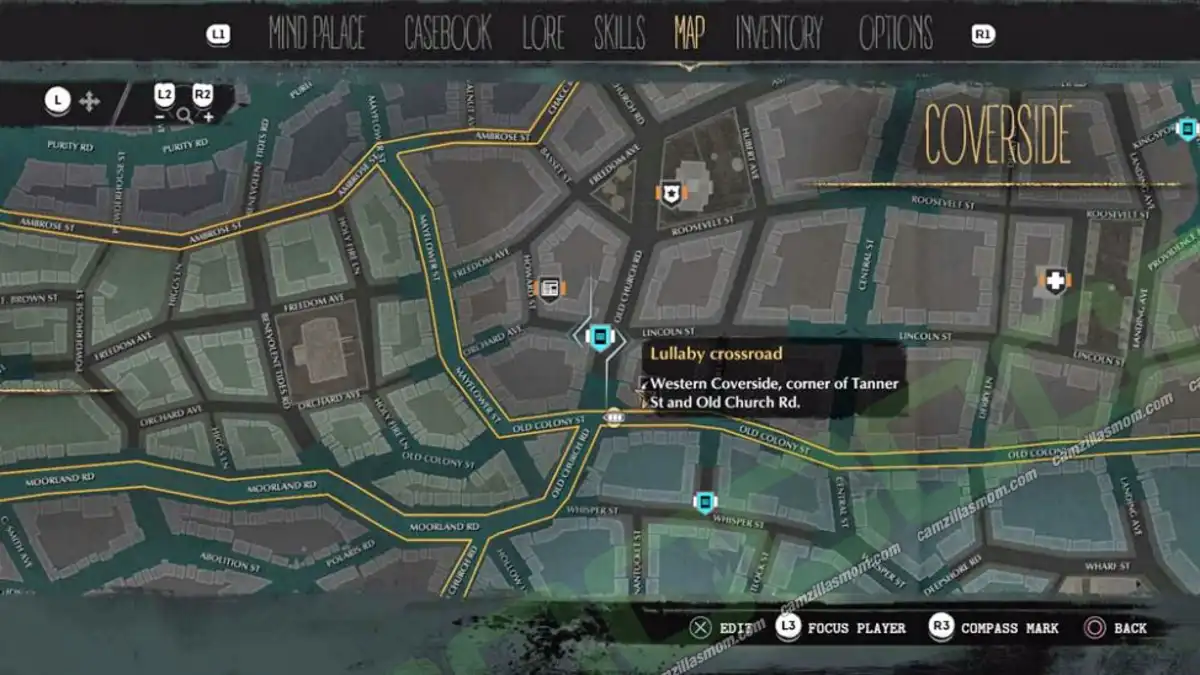
Task: Choose the fast travel marker on Whisper St
Action: point(705,501)
